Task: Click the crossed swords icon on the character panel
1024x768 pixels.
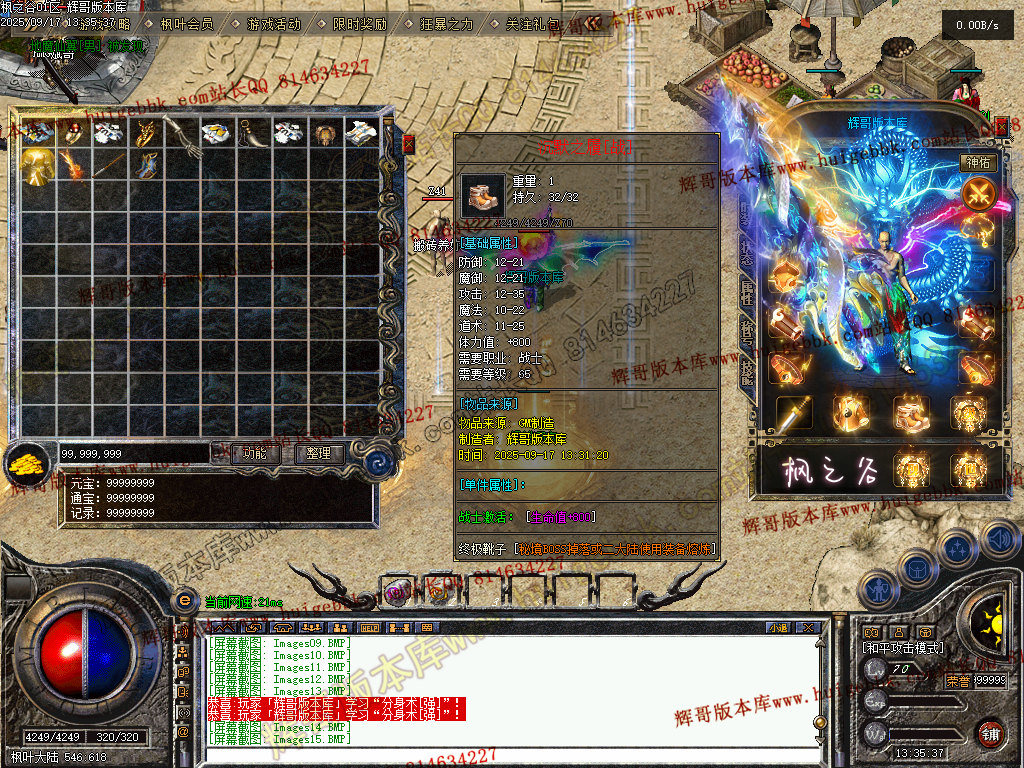Action: pos(977,194)
